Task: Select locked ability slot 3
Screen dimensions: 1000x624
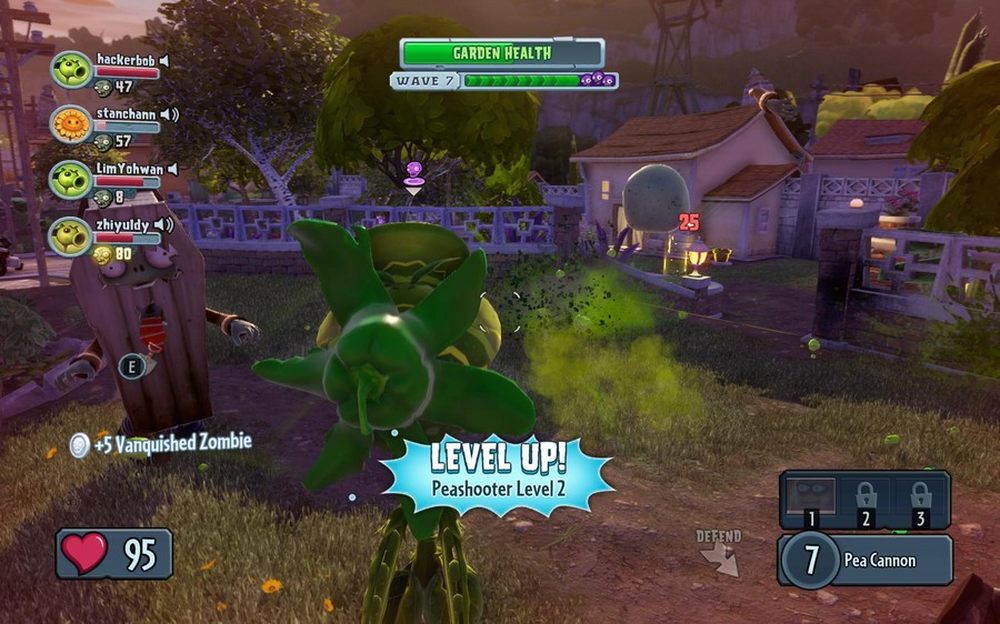Action: 921,498
